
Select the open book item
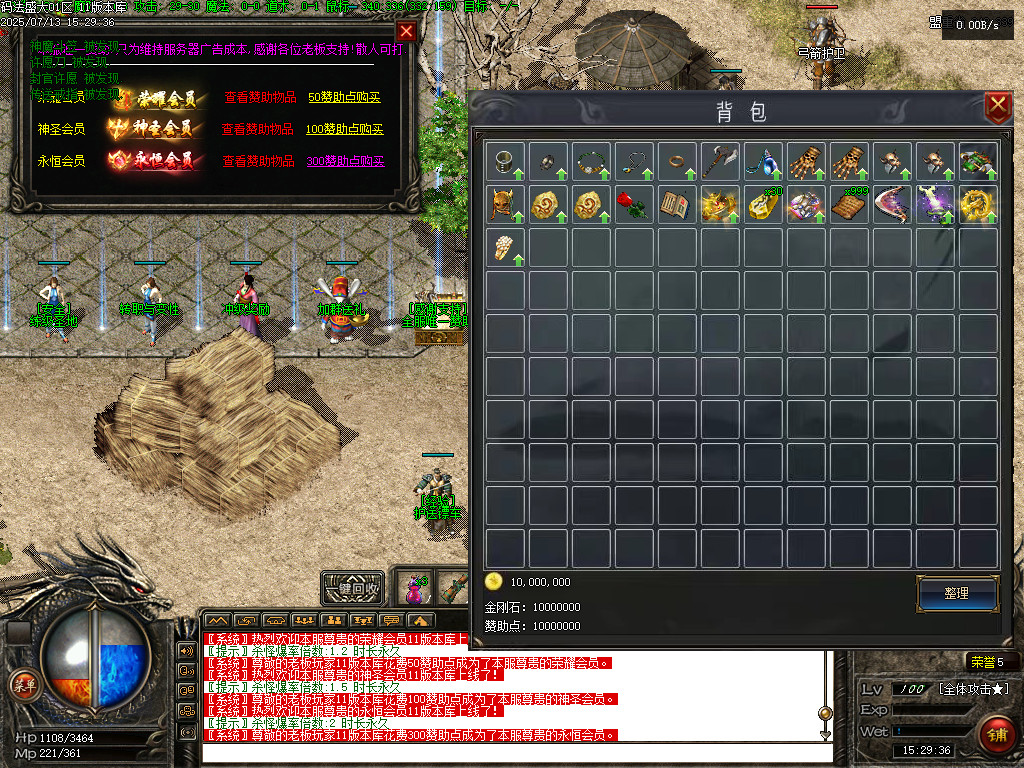pyautogui.click(x=677, y=204)
